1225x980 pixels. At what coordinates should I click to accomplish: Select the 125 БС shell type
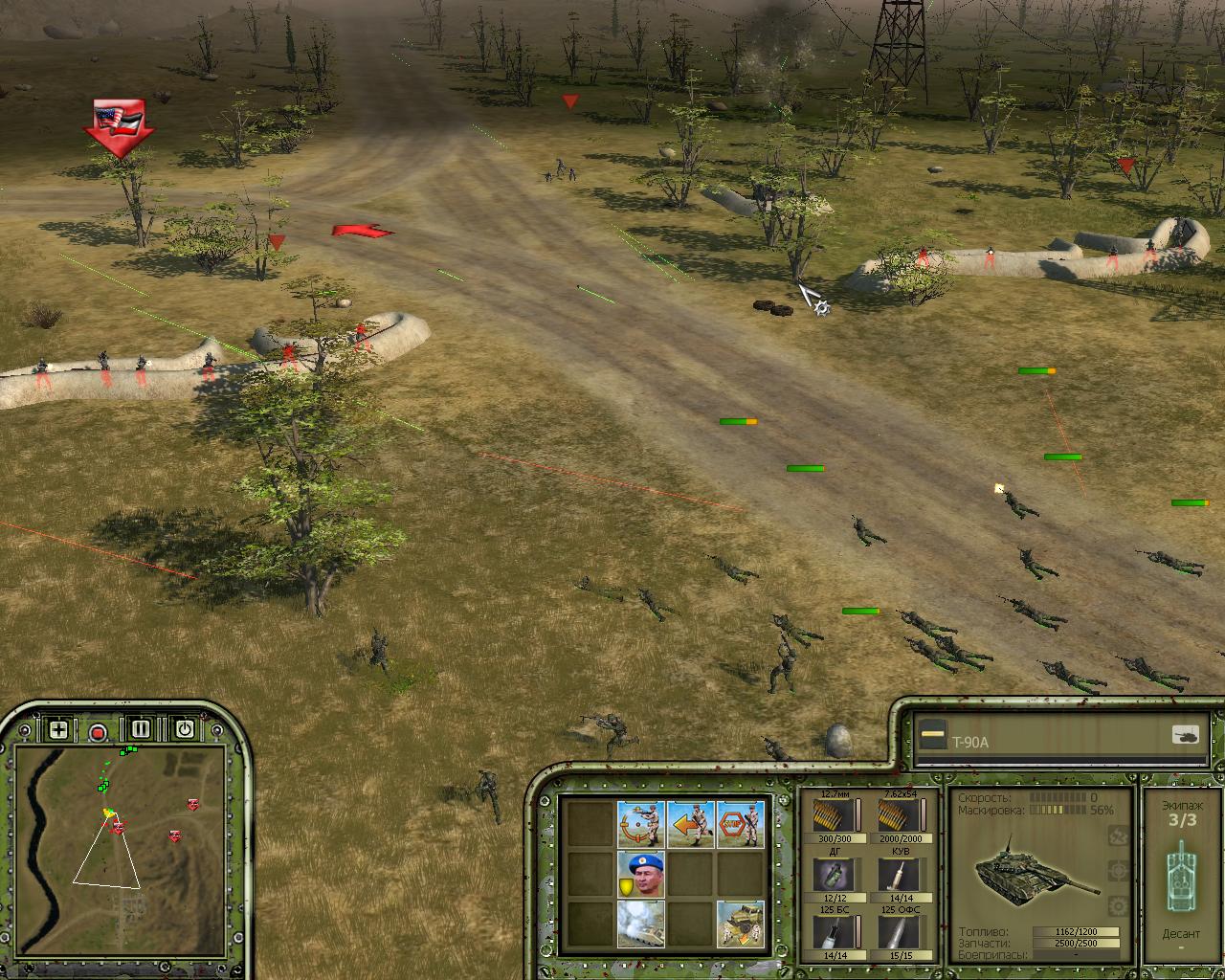tap(829, 931)
